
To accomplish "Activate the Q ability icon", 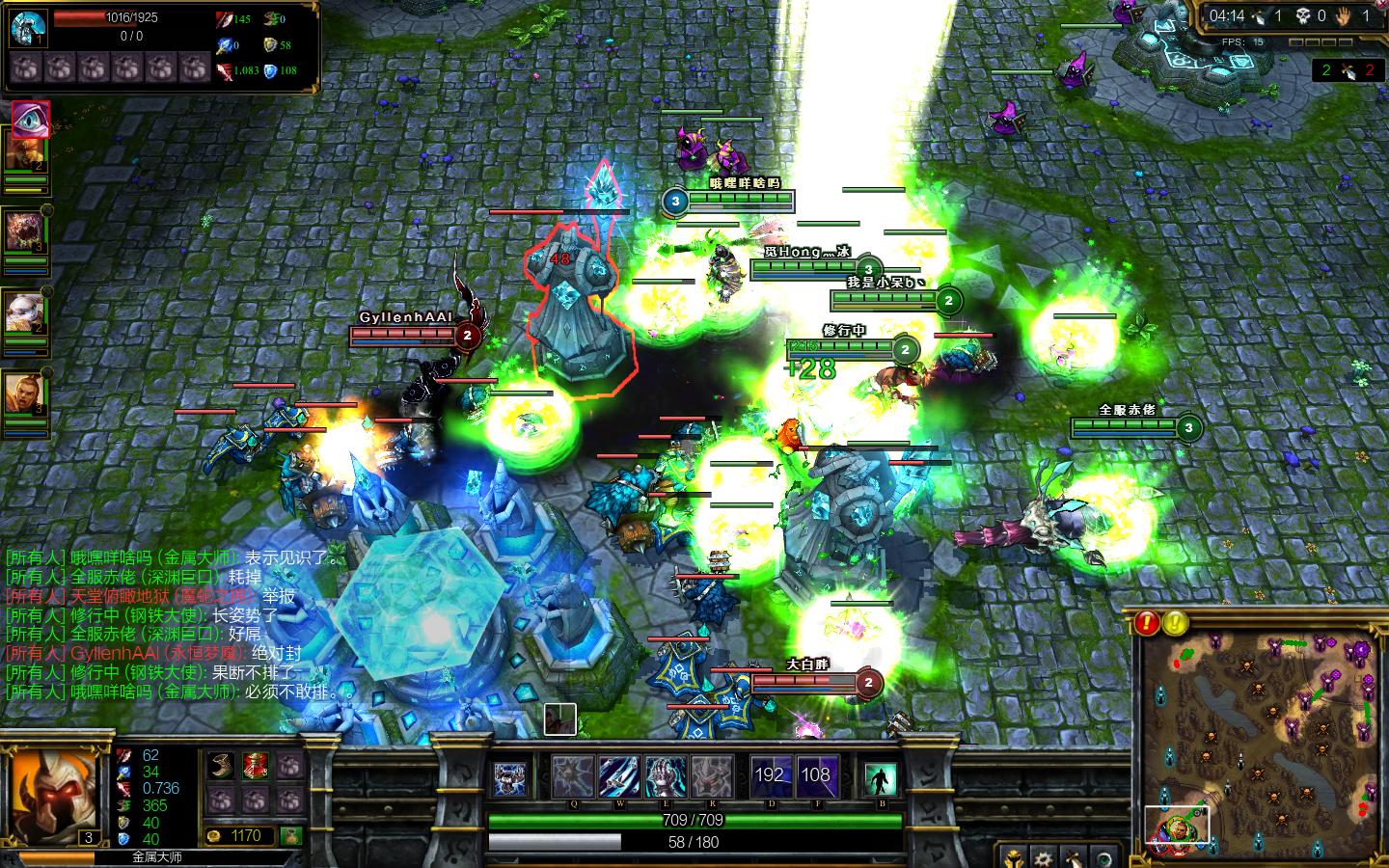I will [x=572, y=776].
